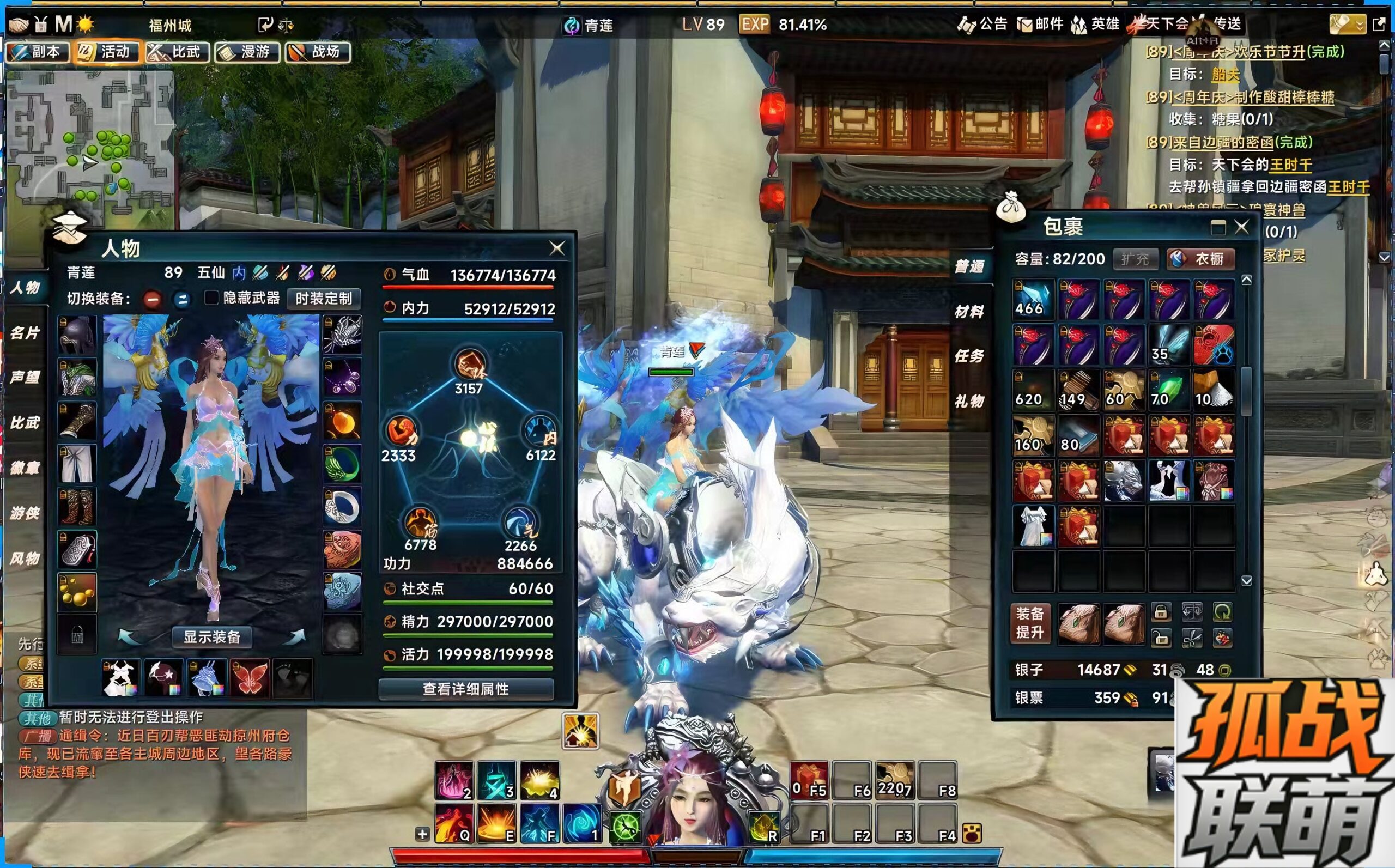The height and width of the screenshot is (868, 1395).
Task: Select the bag item stacked 466
Action: (1033, 300)
